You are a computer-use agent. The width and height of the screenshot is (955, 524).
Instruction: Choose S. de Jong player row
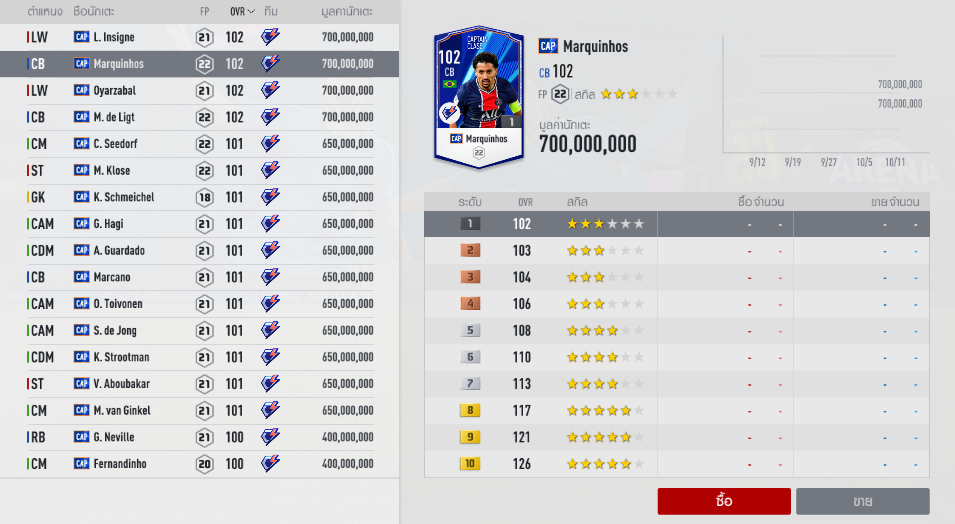pos(200,330)
